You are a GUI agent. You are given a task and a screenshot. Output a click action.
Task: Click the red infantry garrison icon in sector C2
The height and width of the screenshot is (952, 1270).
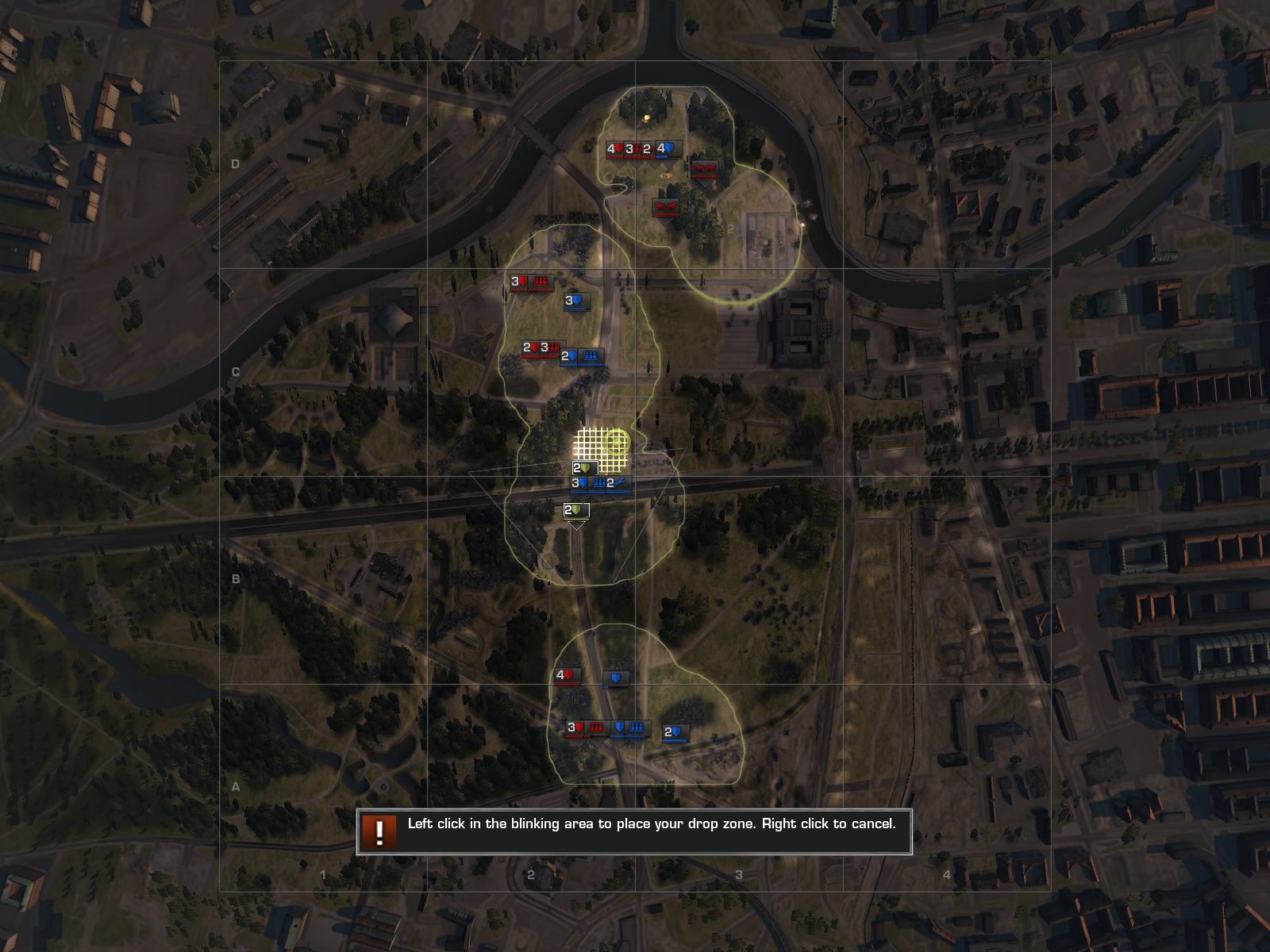(541, 281)
